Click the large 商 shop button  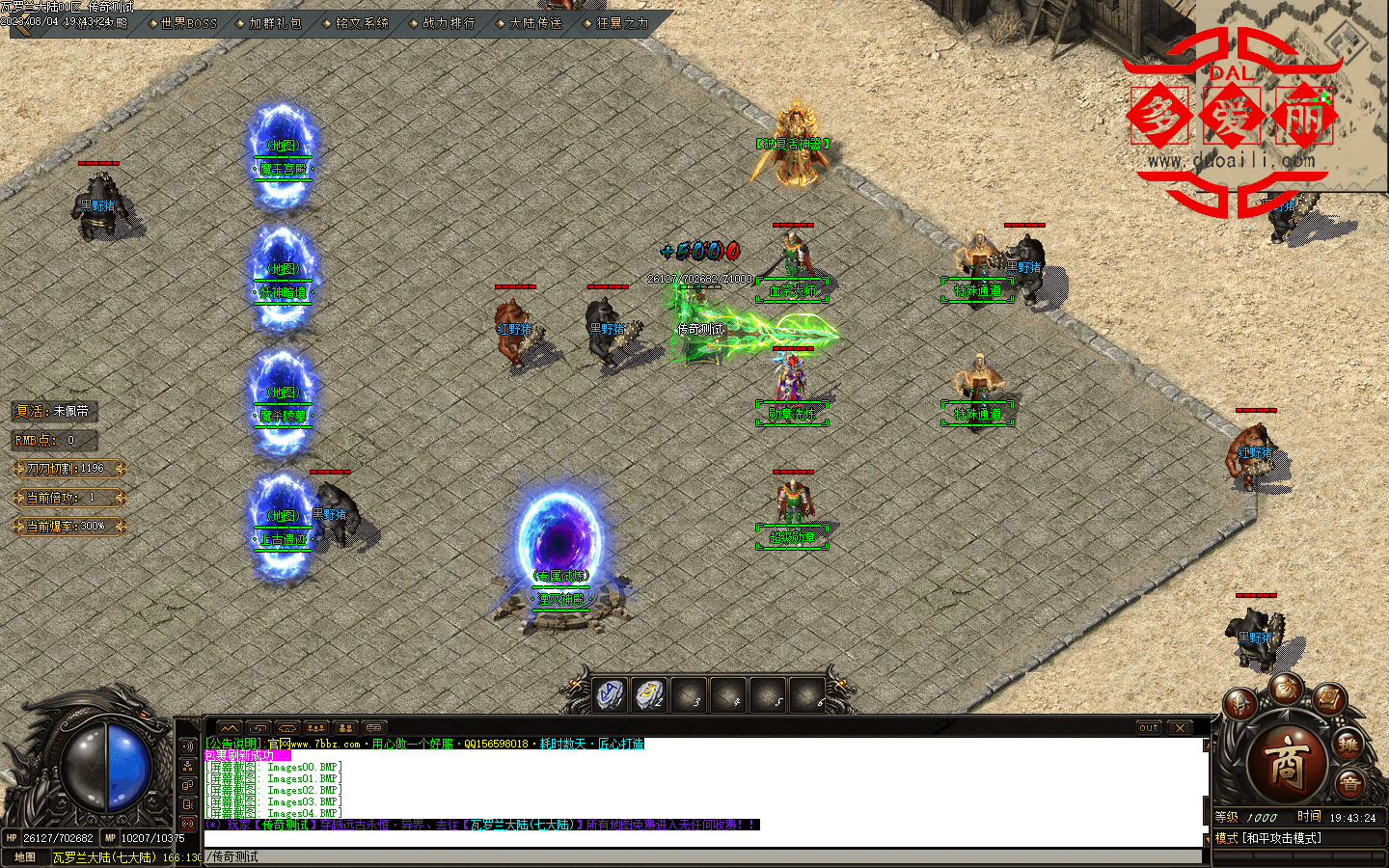tap(1288, 762)
